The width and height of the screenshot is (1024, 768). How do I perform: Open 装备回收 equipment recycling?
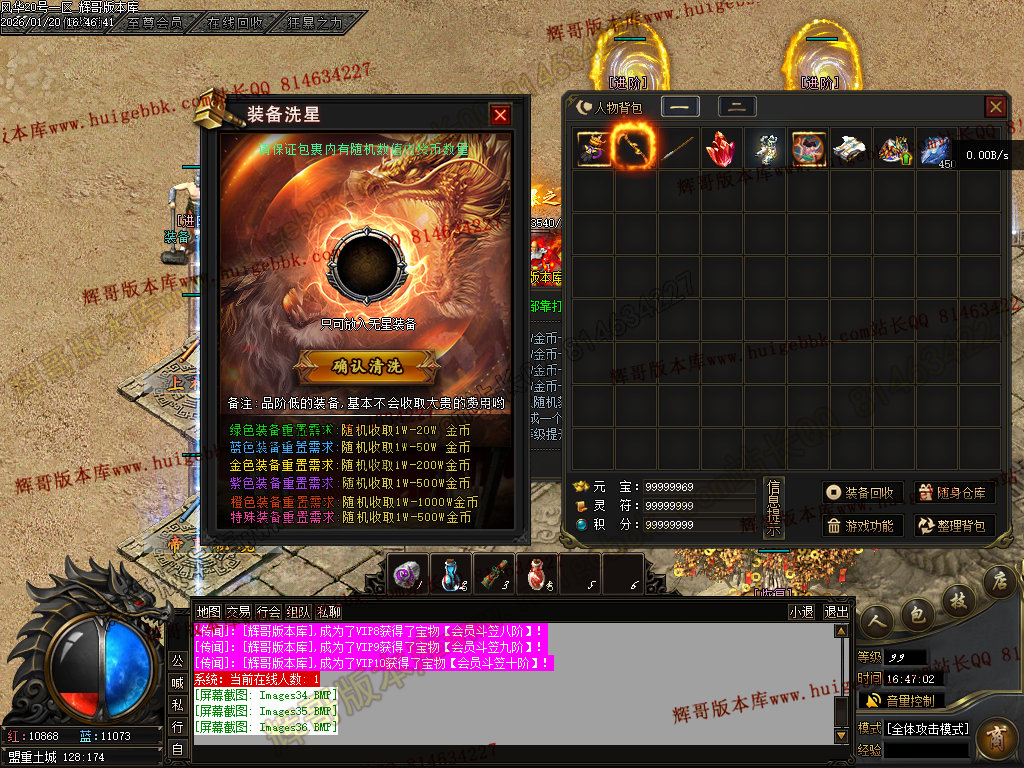[864, 493]
